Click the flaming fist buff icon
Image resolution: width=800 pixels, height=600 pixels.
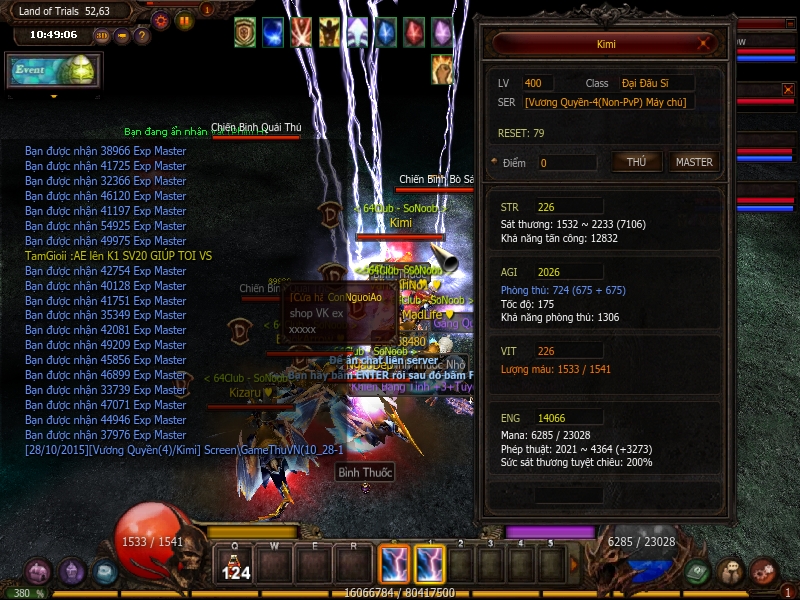tap(442, 68)
